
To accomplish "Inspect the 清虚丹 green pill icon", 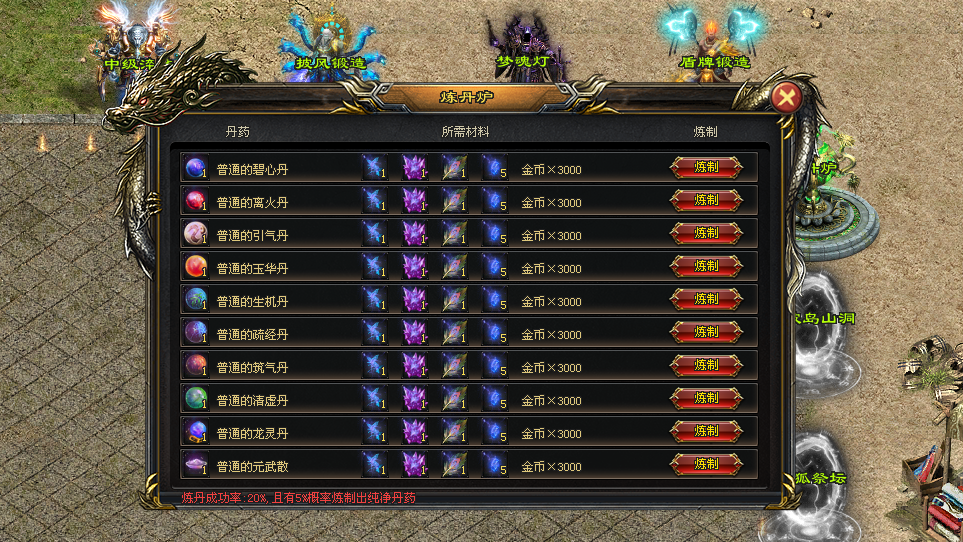I will 195,399.
